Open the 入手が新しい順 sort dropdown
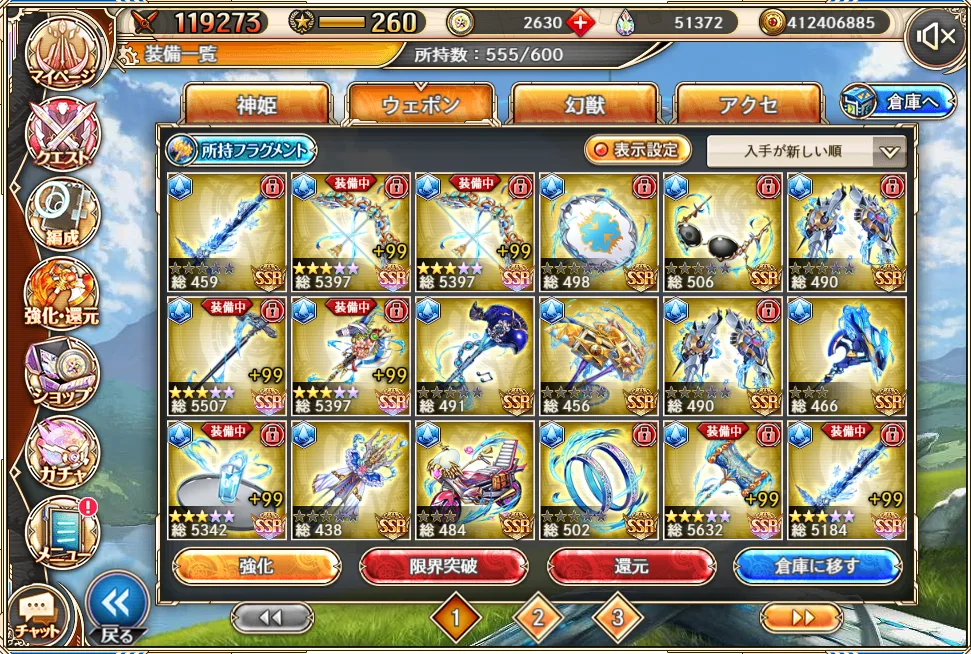971x654 pixels. tap(806, 152)
